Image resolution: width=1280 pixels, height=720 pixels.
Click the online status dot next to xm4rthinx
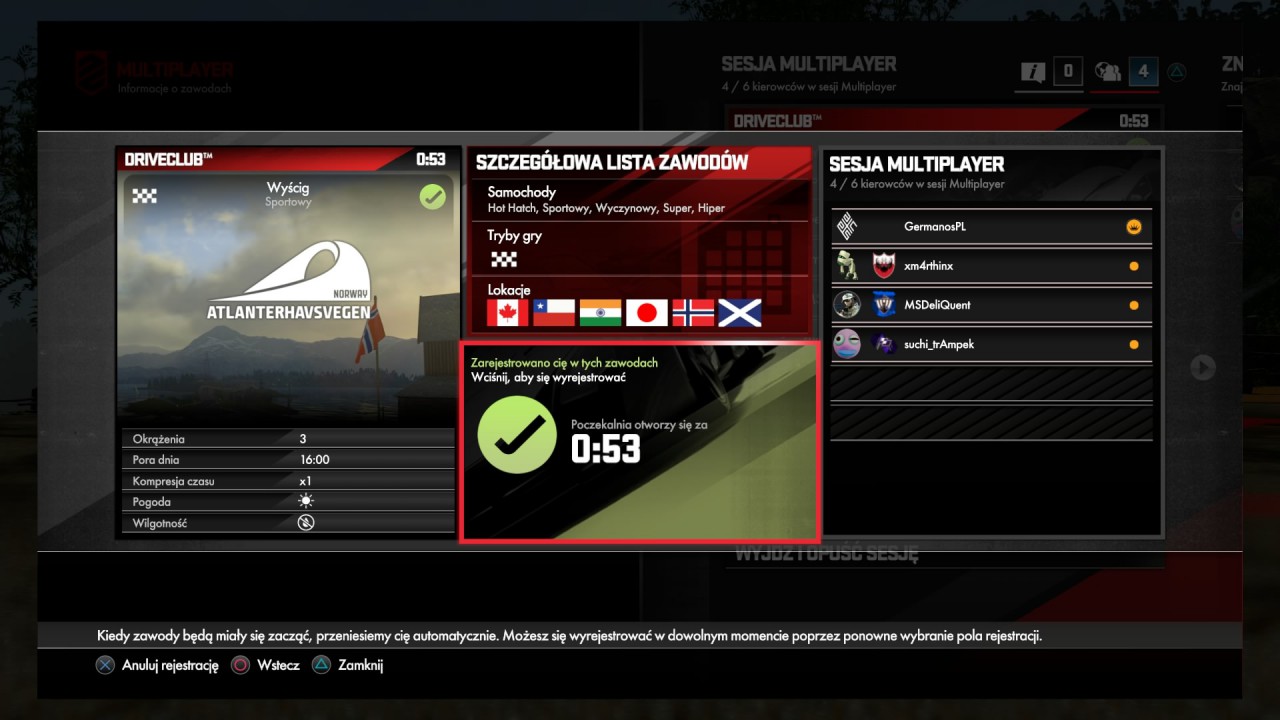click(1133, 265)
